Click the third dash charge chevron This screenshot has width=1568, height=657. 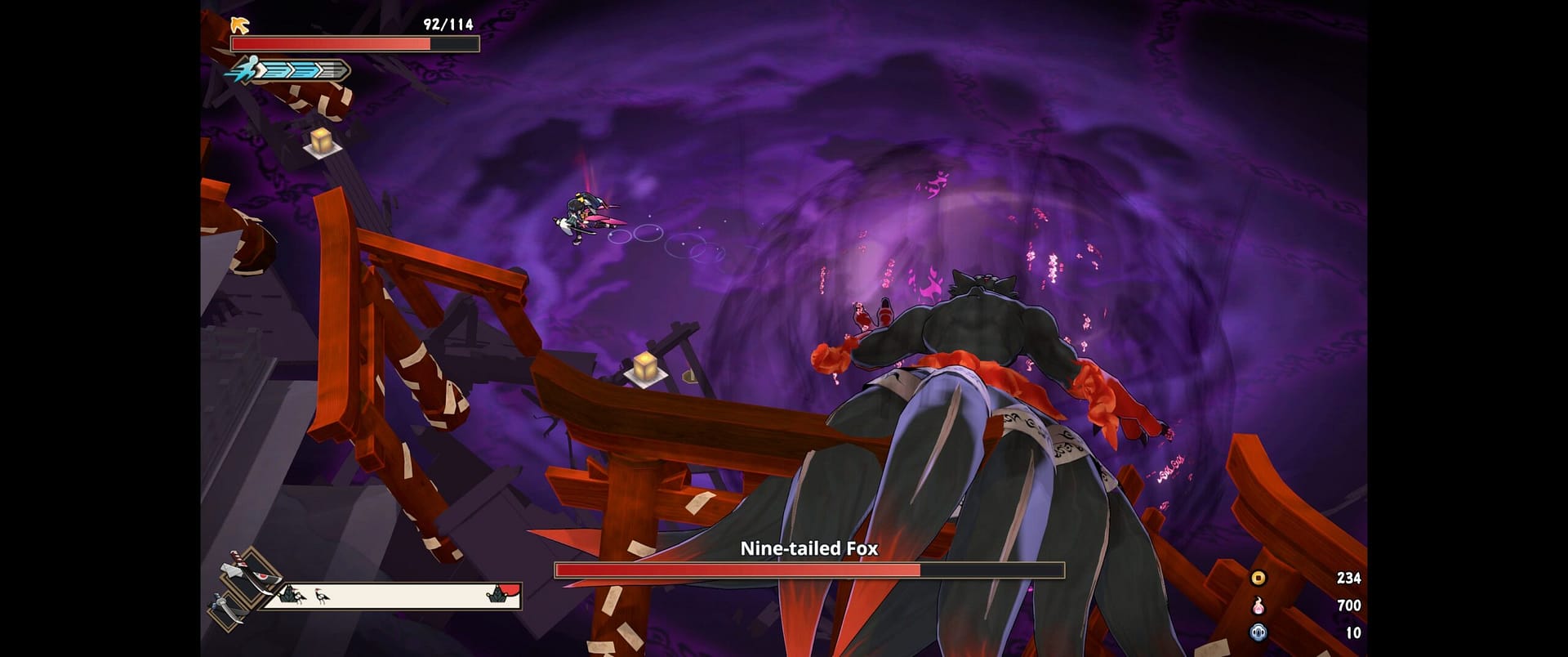(328, 69)
